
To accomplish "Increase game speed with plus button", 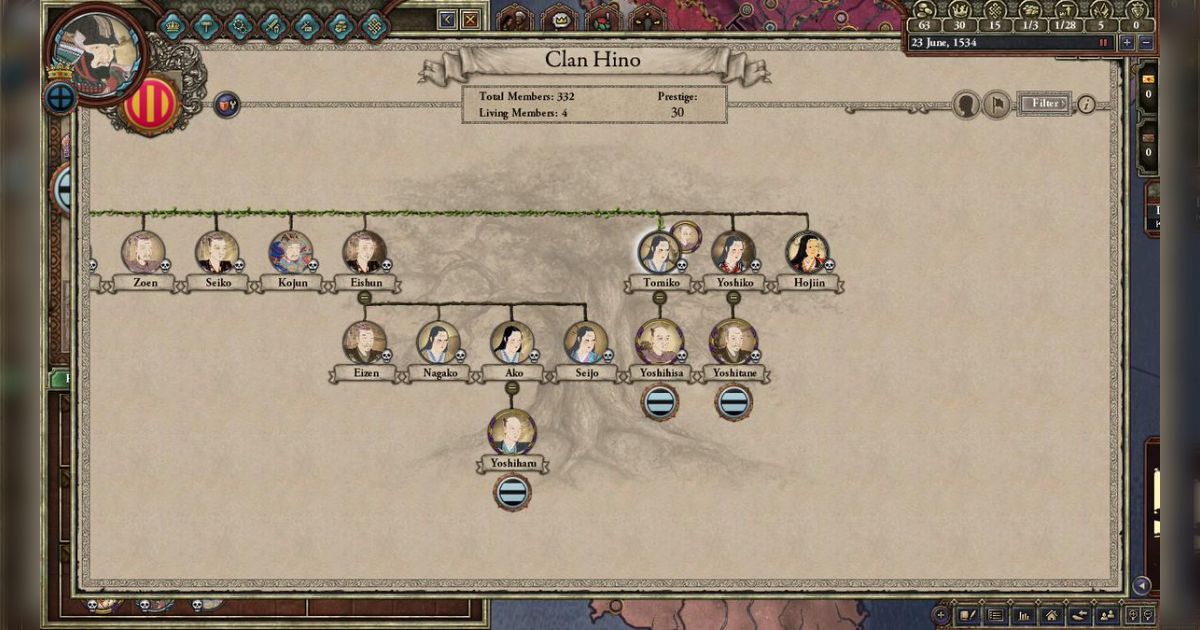I will (1127, 43).
